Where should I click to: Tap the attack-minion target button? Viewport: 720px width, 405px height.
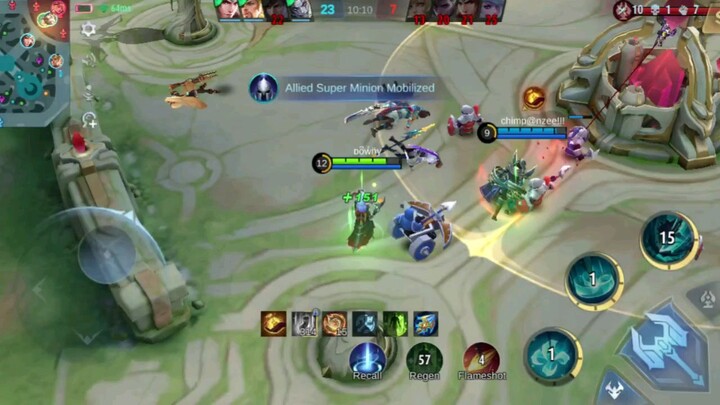616,389
